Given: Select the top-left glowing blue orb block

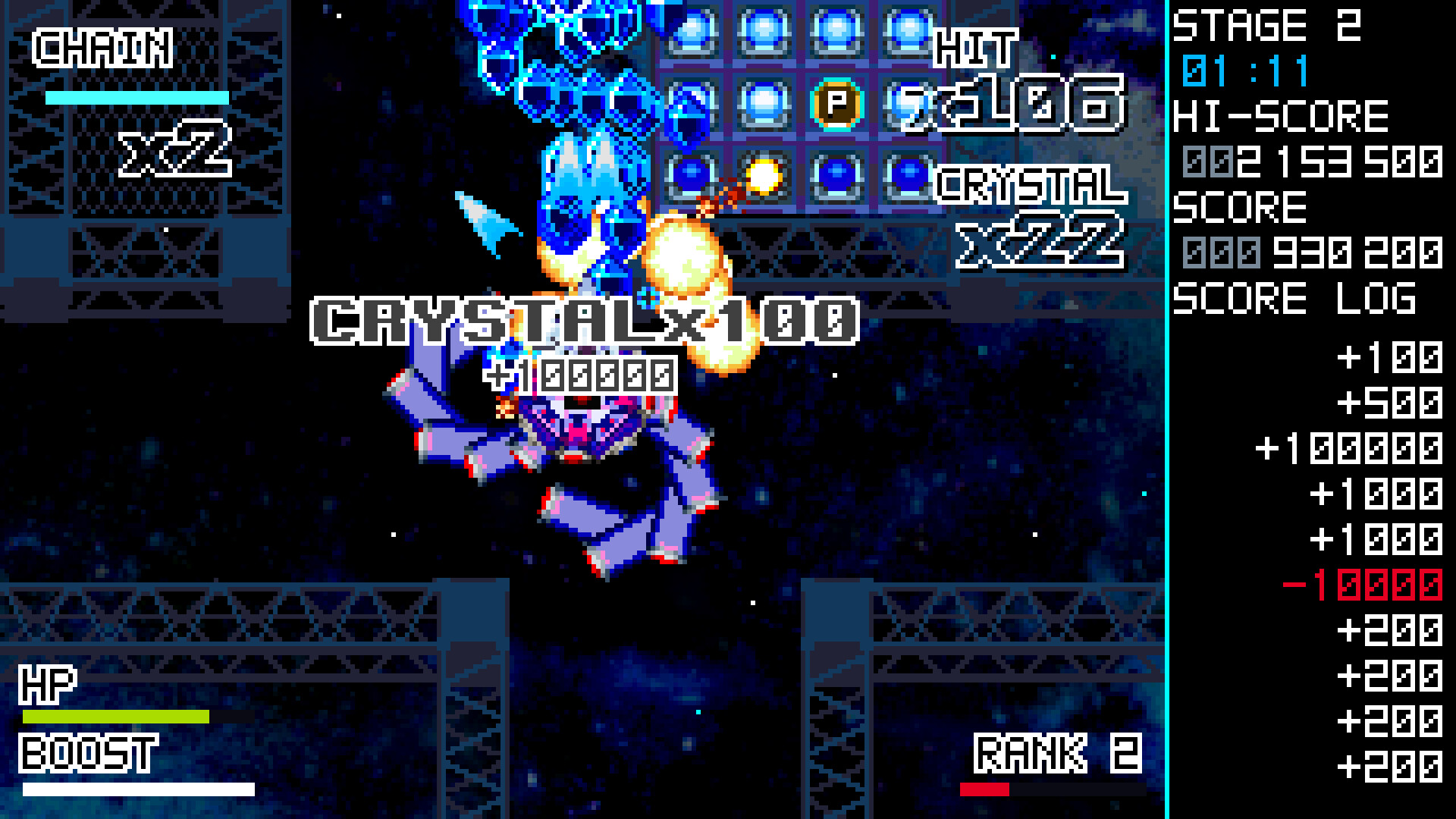Looking at the screenshot, I should pos(692,30).
